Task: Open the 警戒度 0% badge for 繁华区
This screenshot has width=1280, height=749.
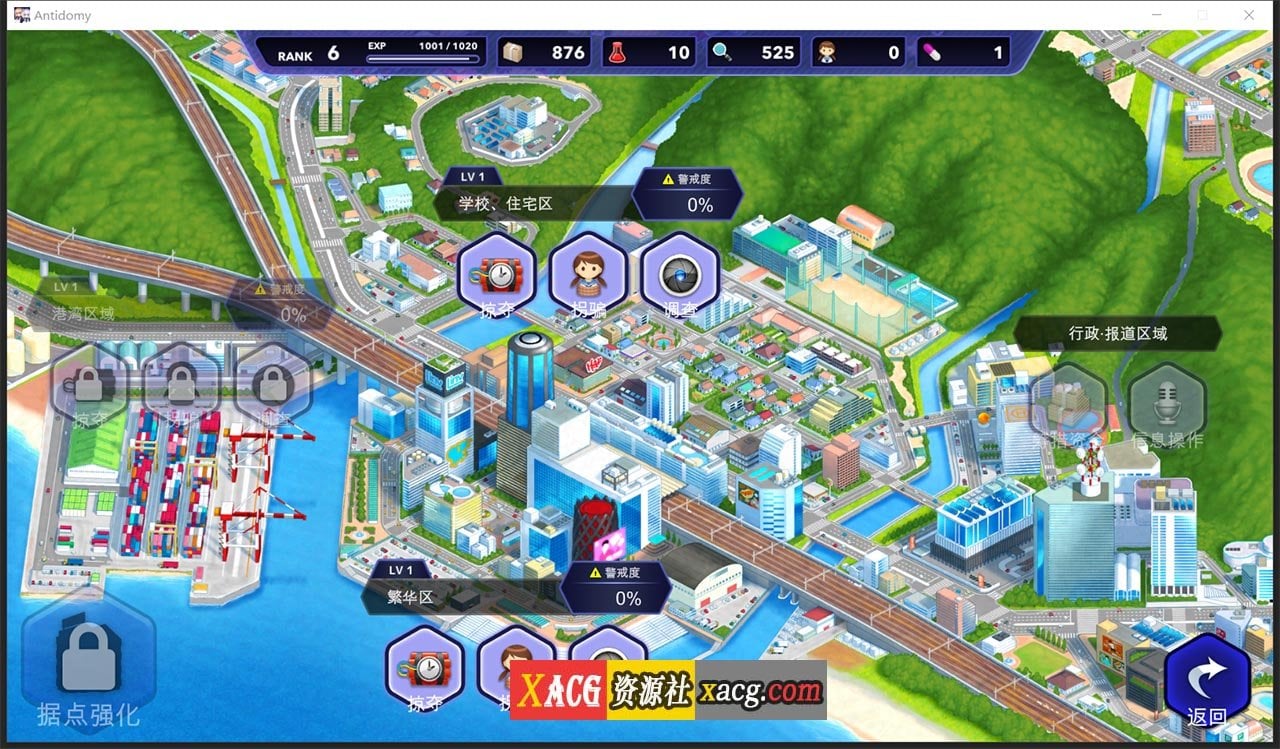Action: (x=617, y=590)
